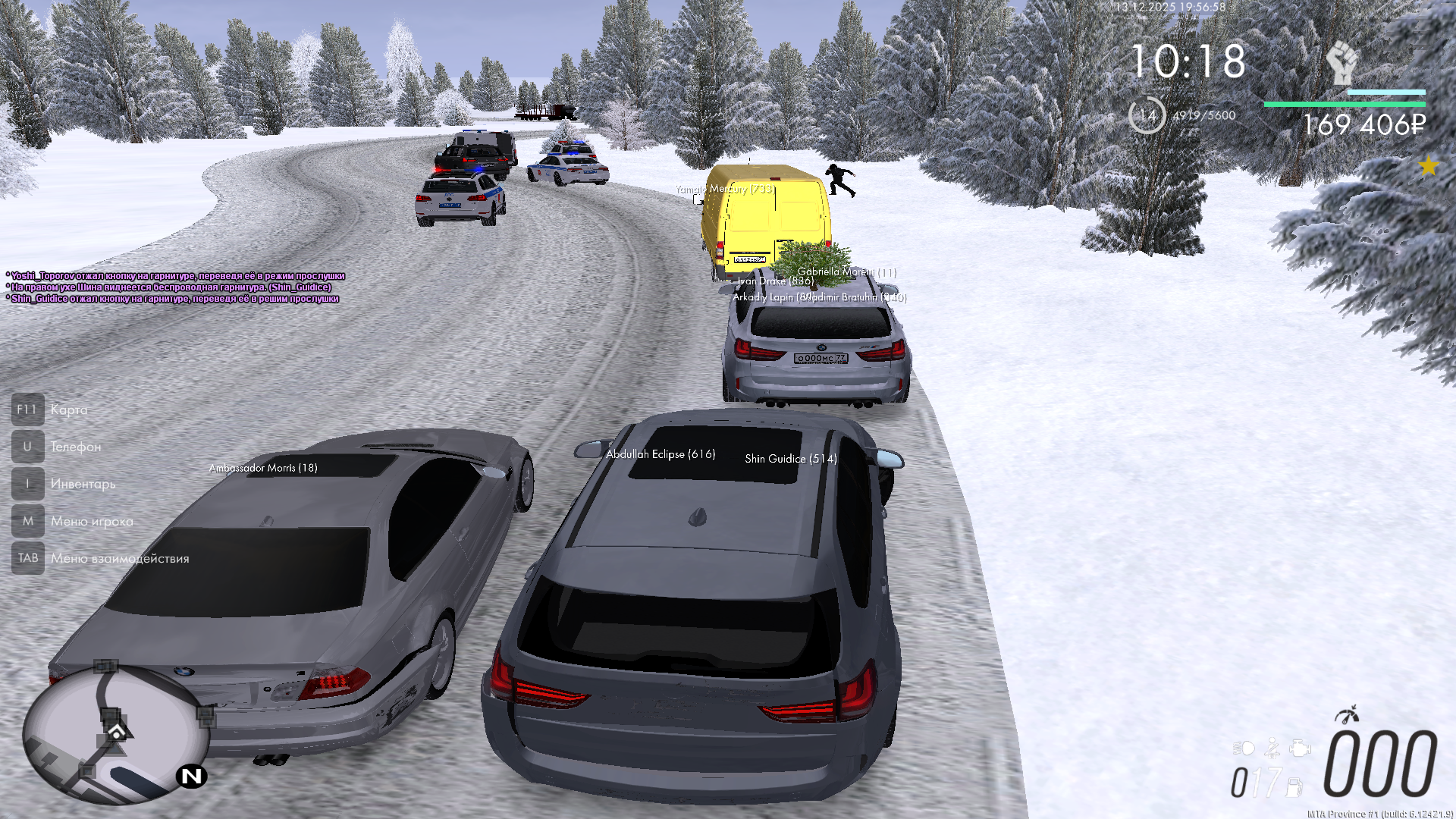The height and width of the screenshot is (819, 1456).
Task: Select the fuel pump icon
Action: [1294, 787]
